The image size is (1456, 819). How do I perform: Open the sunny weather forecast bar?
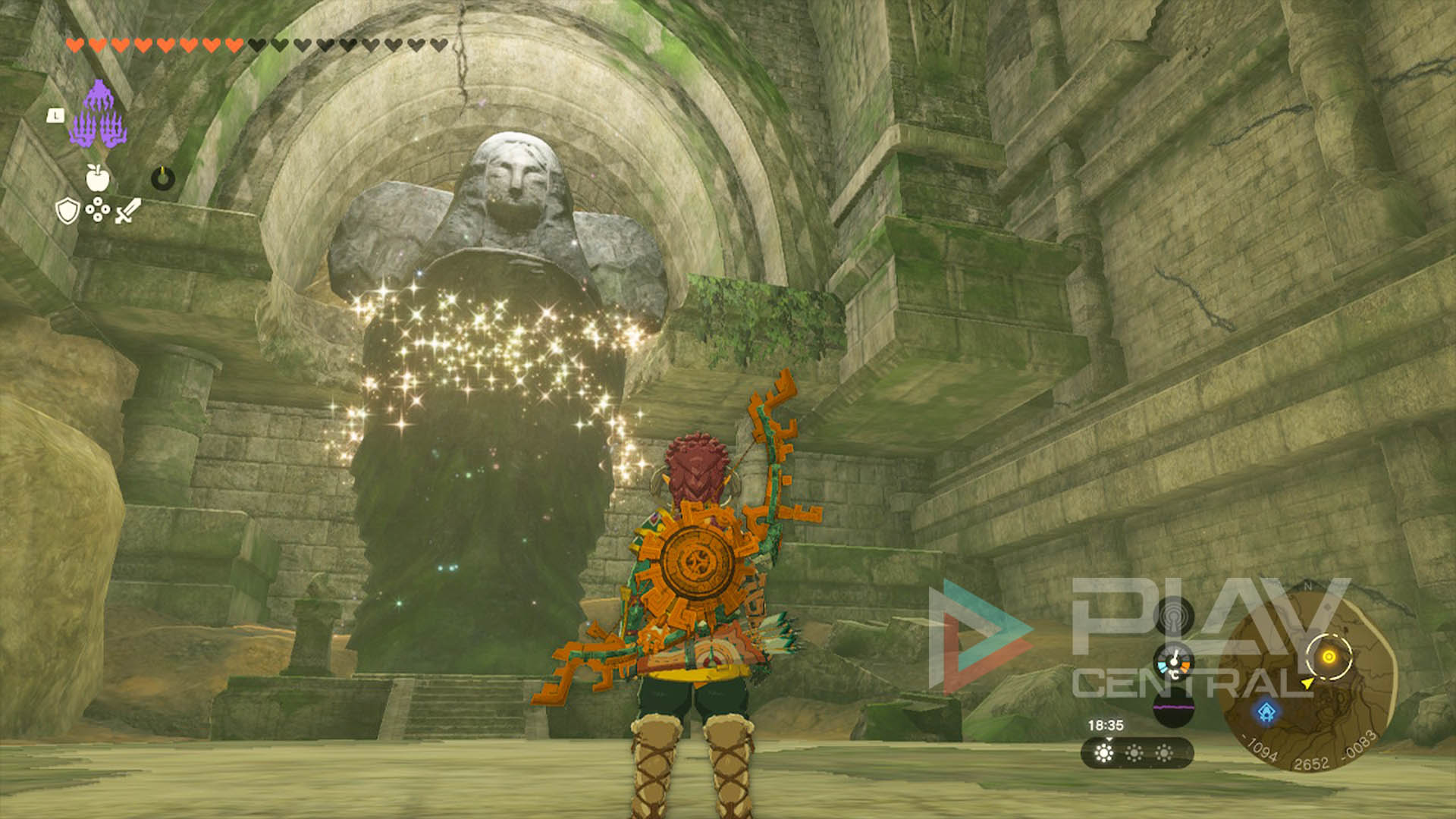click(1136, 753)
